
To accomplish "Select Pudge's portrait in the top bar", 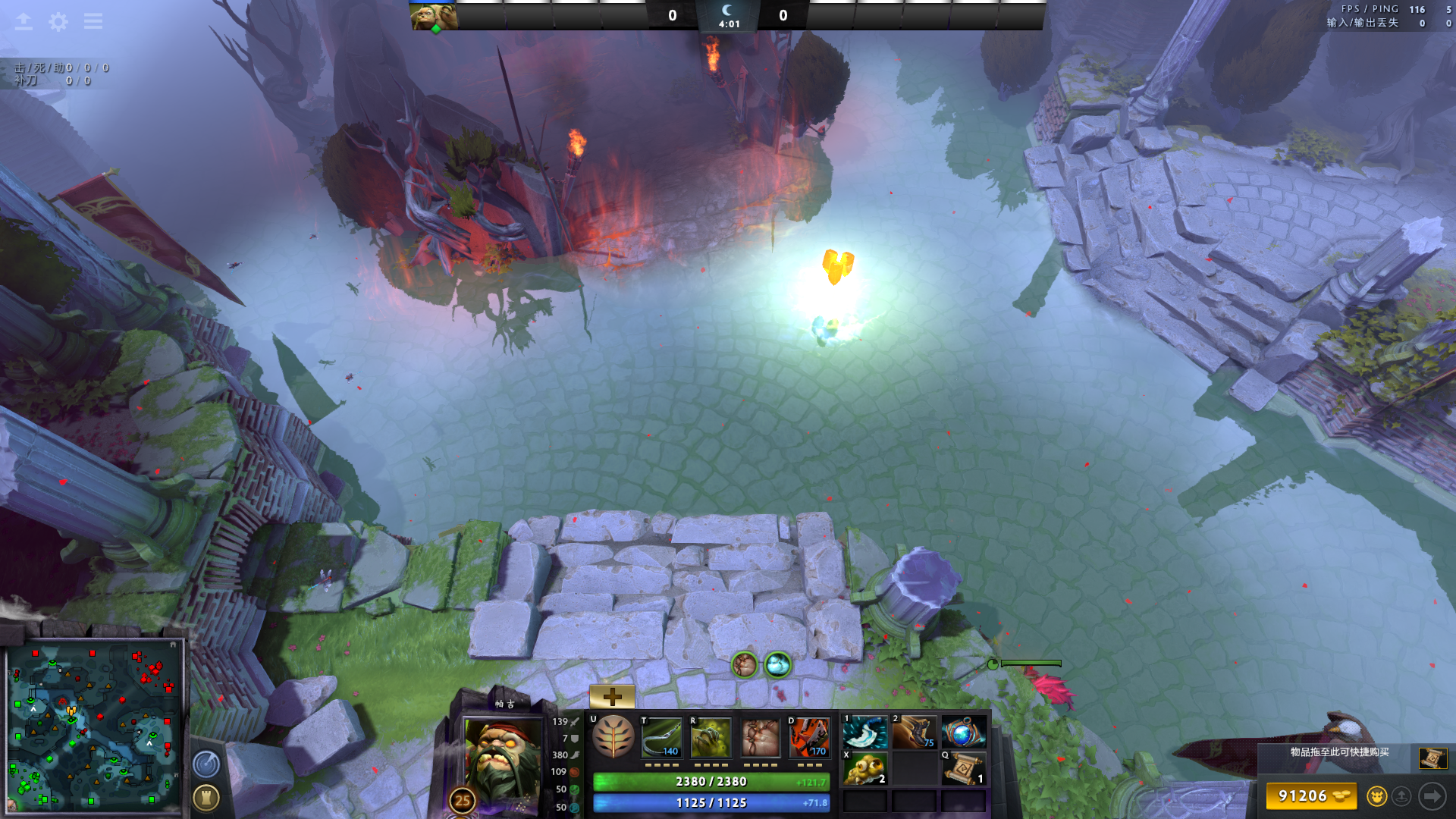I will [434, 16].
